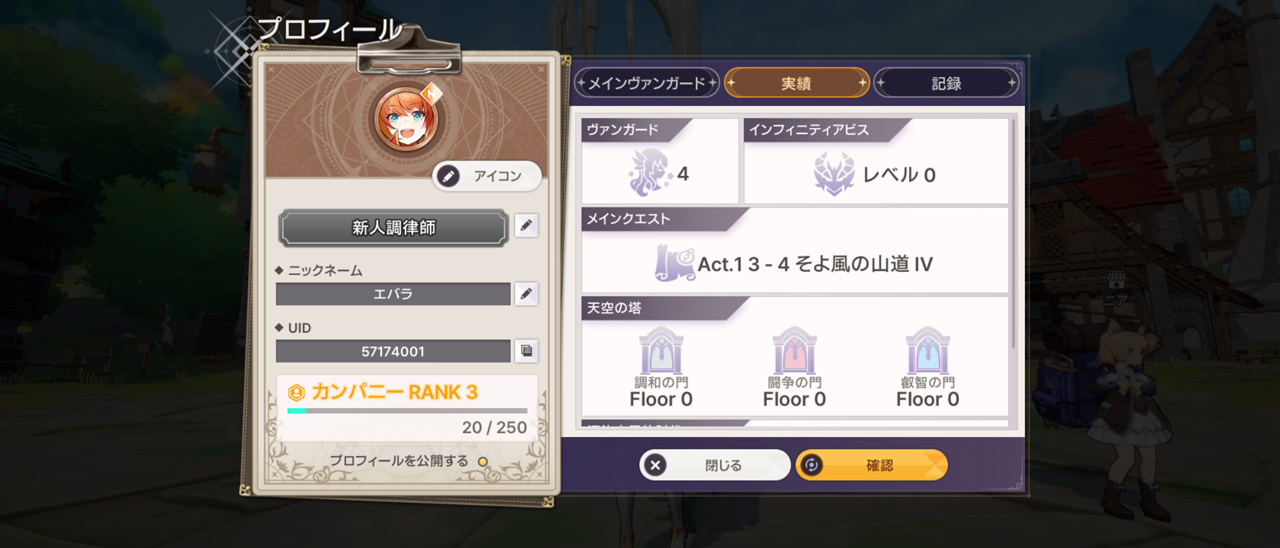
Task: Click the アイコン change button
Action: 487,176
